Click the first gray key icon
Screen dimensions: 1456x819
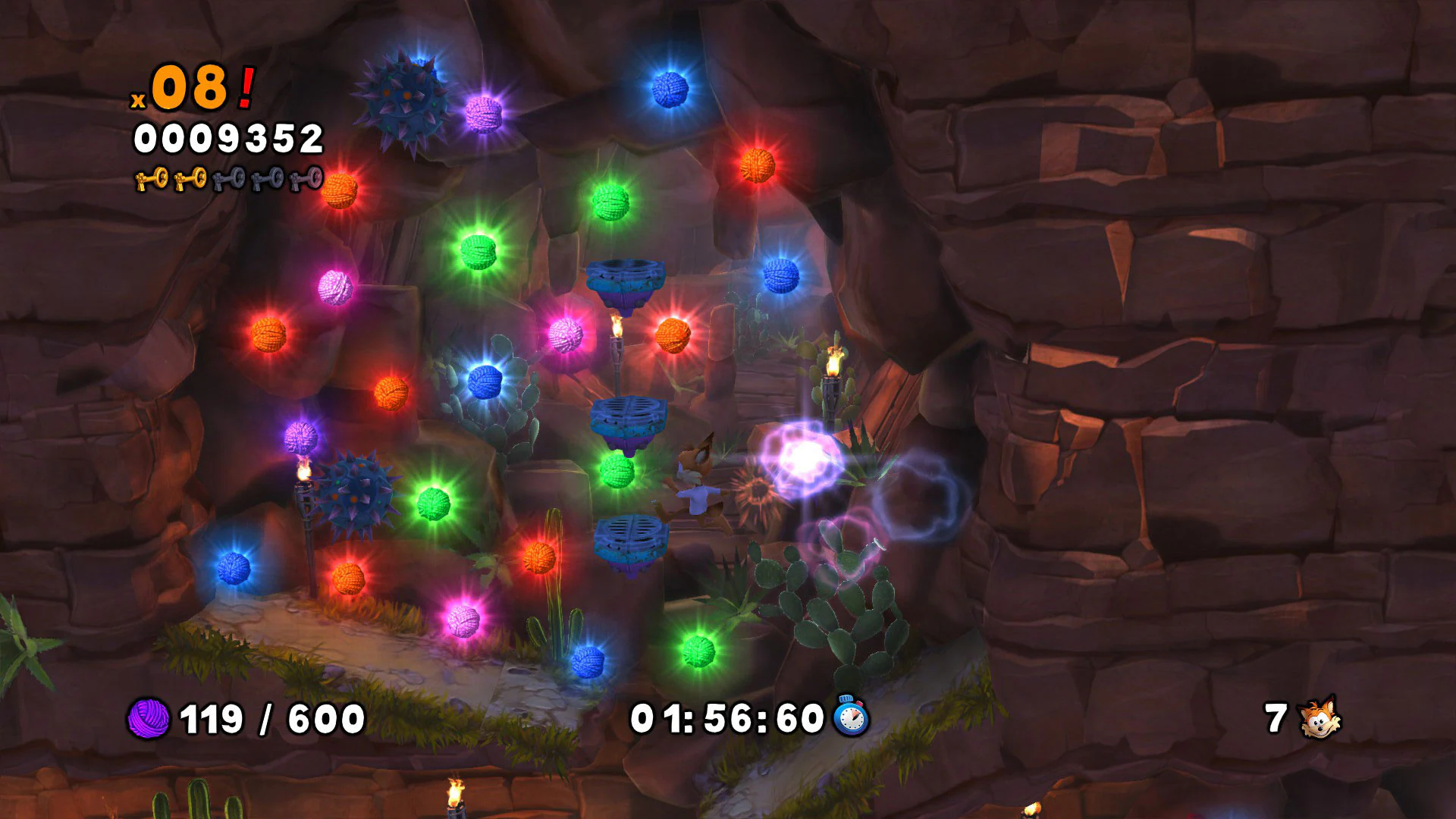click(x=227, y=178)
